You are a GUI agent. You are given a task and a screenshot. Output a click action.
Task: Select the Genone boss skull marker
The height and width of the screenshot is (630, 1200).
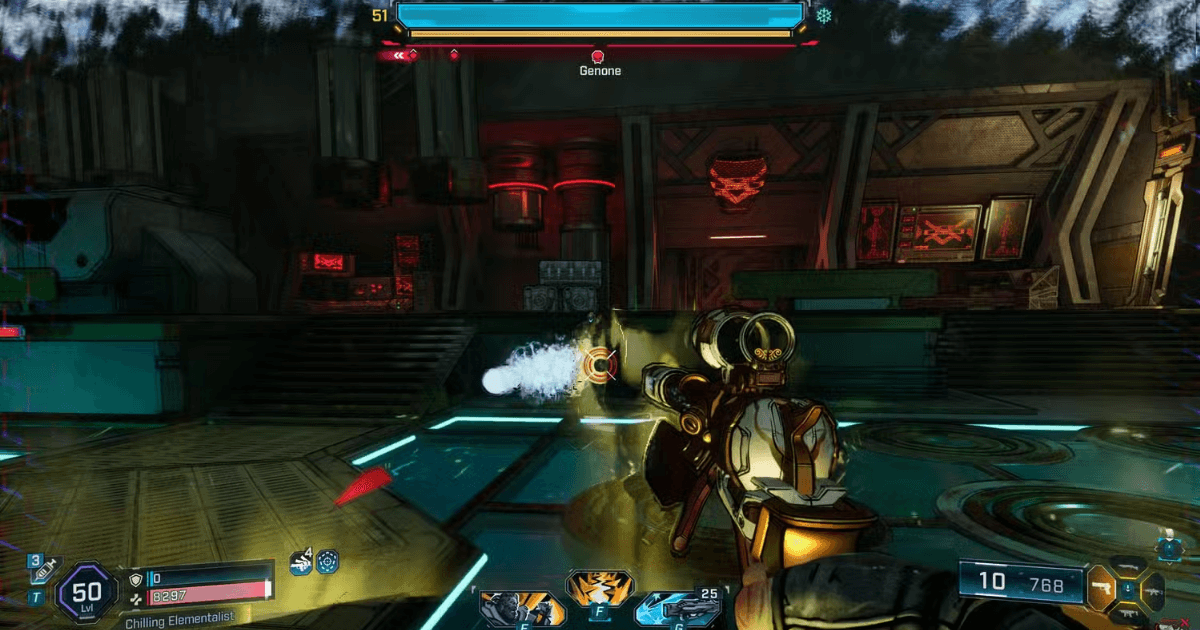pyautogui.click(x=599, y=57)
